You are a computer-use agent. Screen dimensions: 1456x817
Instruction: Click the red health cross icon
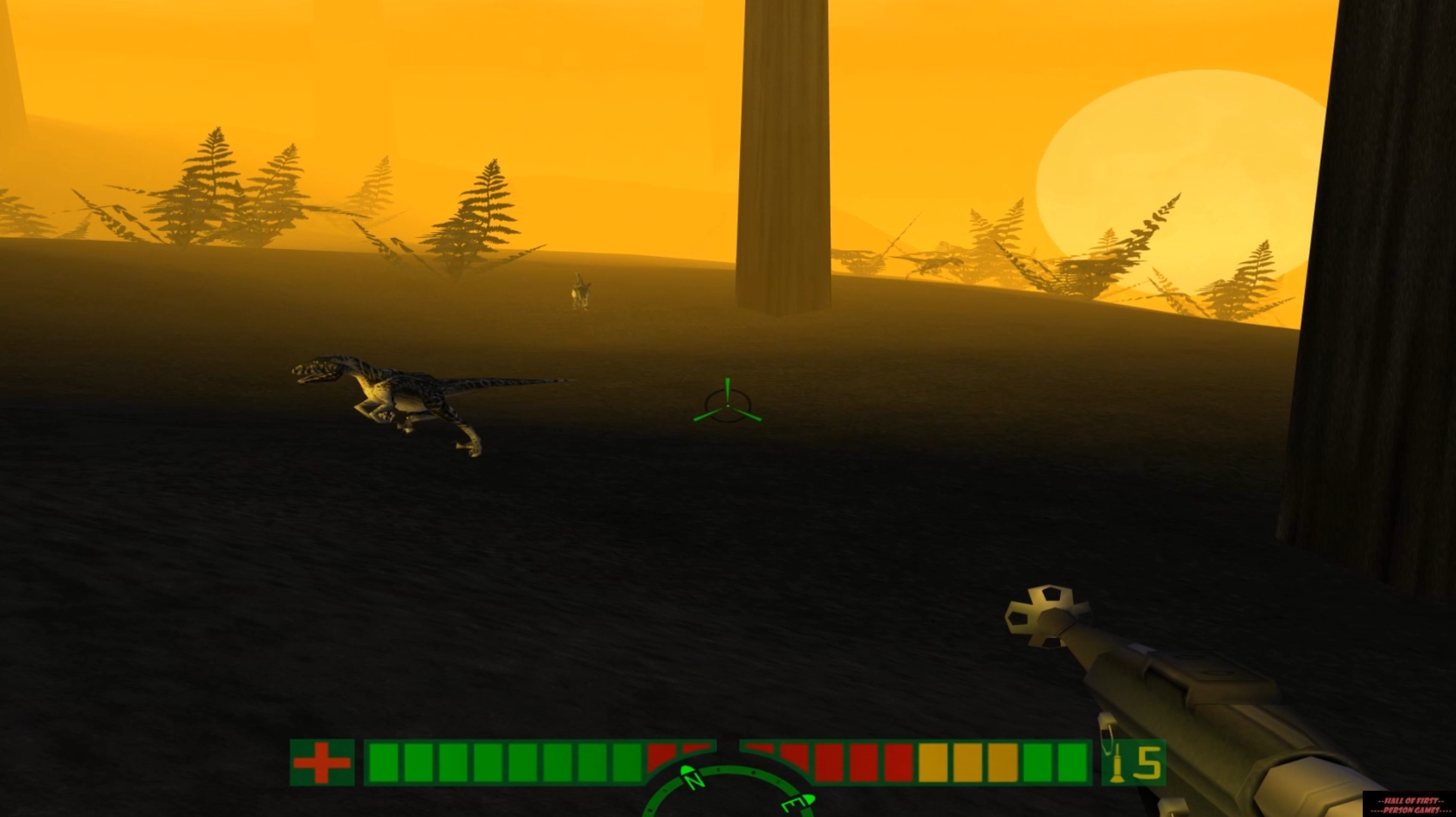tap(323, 761)
